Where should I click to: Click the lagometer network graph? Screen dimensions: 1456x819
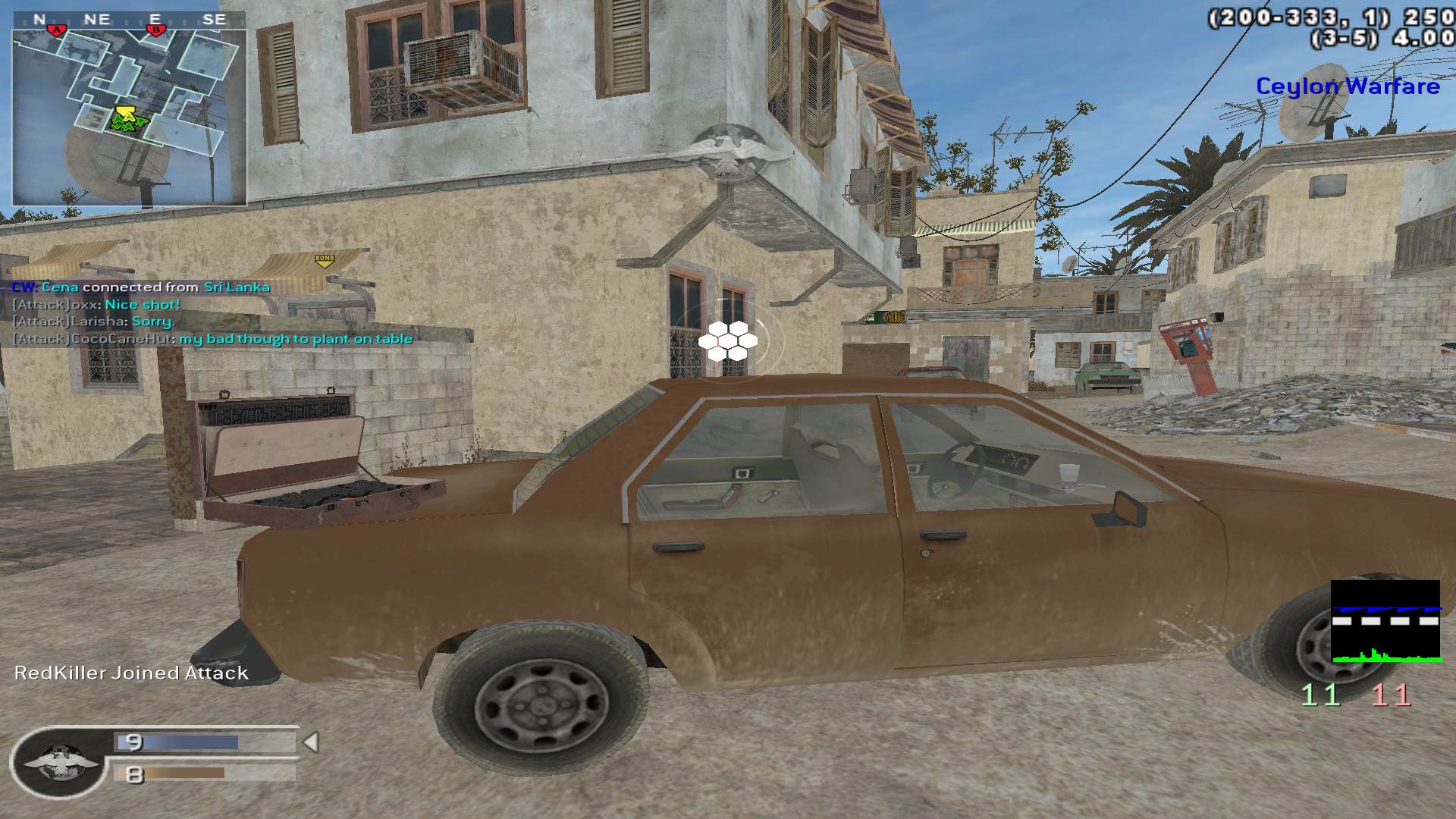[1385, 622]
